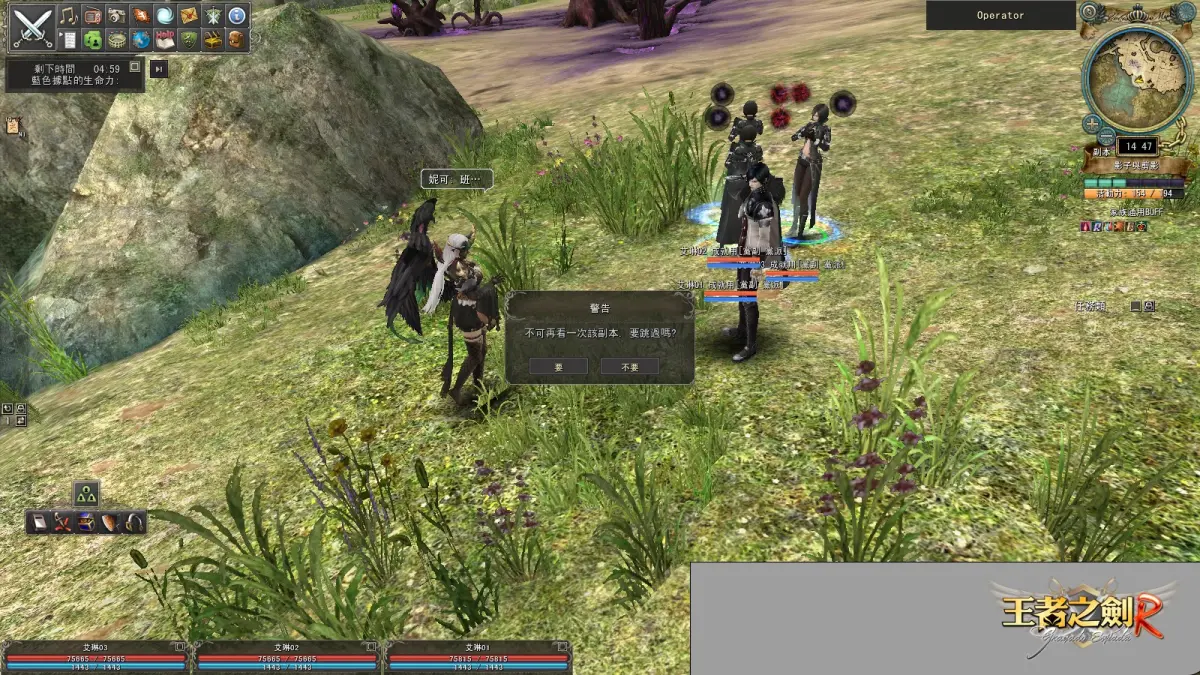The image size is (1200, 675).
Task: Open the leather backpack inventory
Action: tap(237, 40)
